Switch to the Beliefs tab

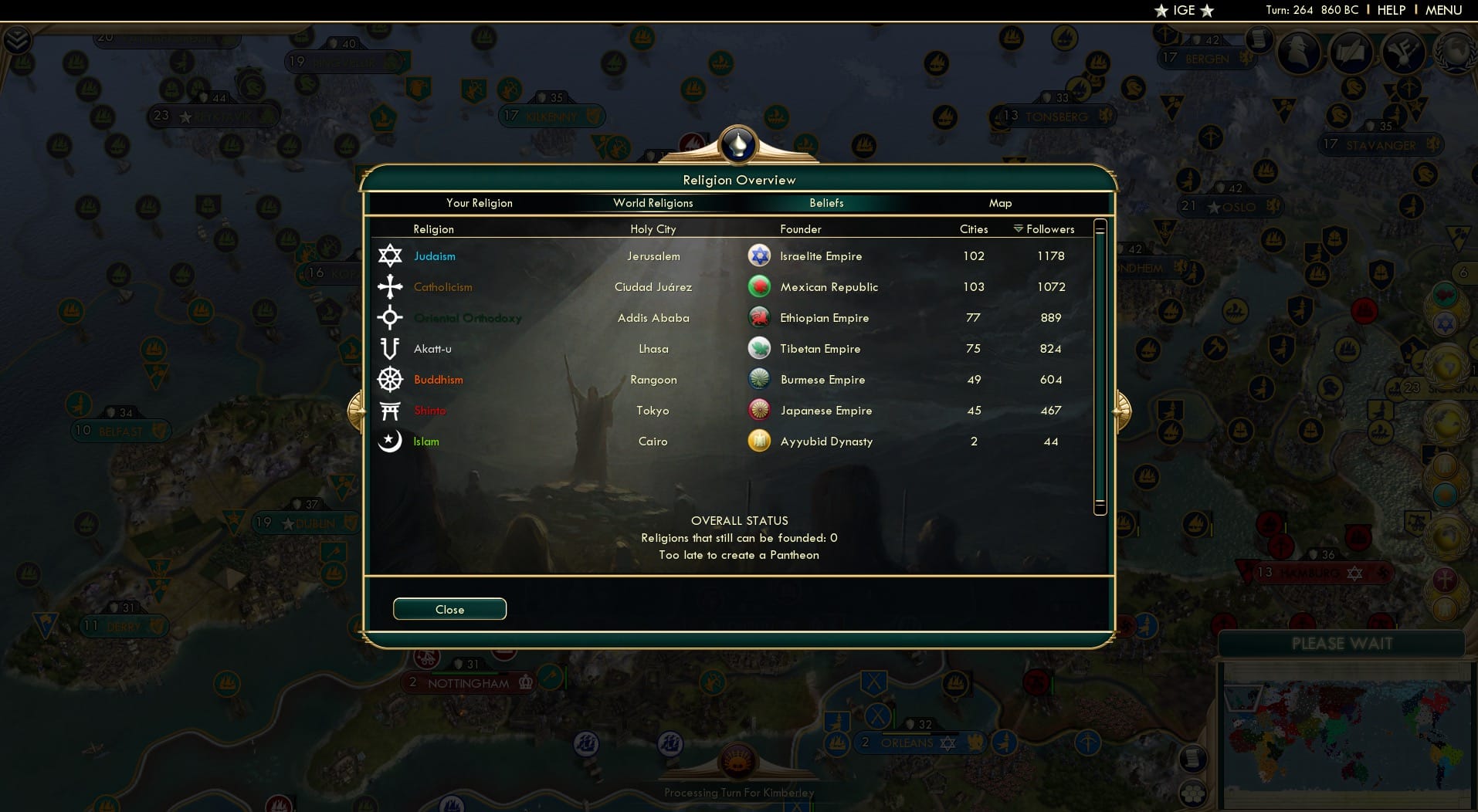pos(826,203)
